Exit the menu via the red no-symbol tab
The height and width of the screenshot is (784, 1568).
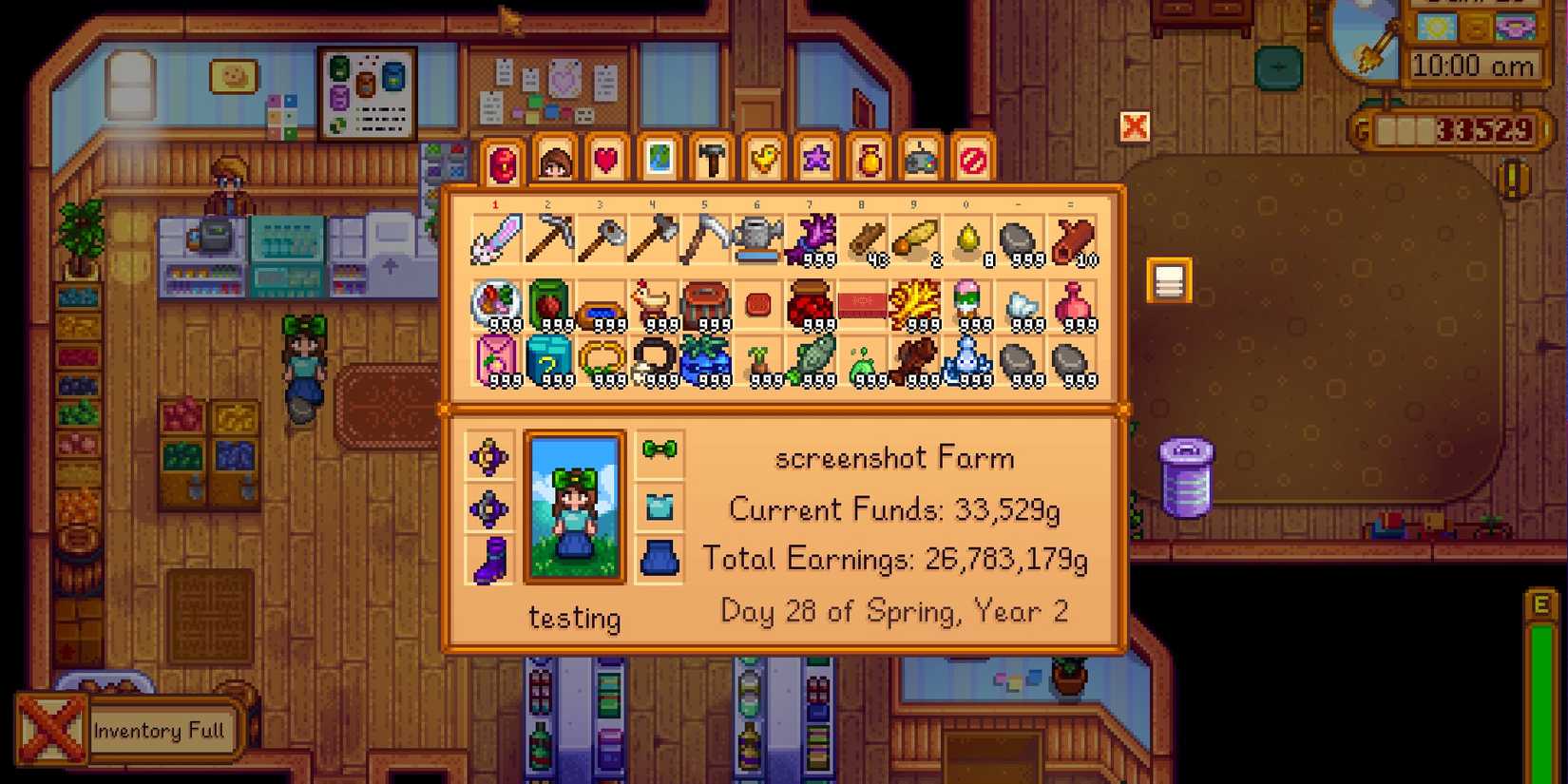(970, 161)
